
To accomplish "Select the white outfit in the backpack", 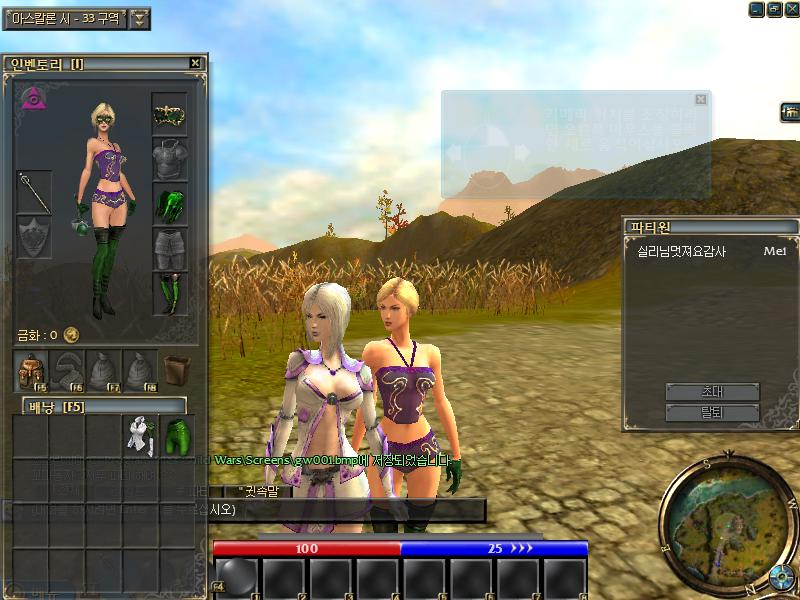I will pos(139,435).
